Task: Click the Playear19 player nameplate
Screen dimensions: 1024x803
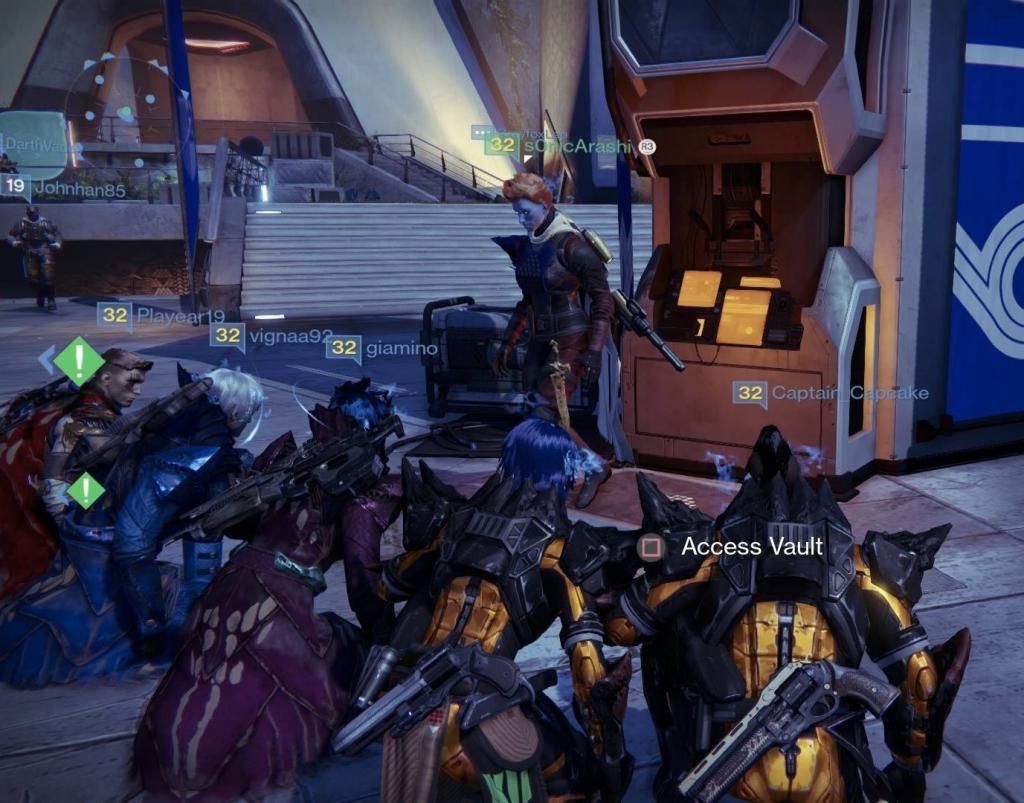Action: pos(163,316)
